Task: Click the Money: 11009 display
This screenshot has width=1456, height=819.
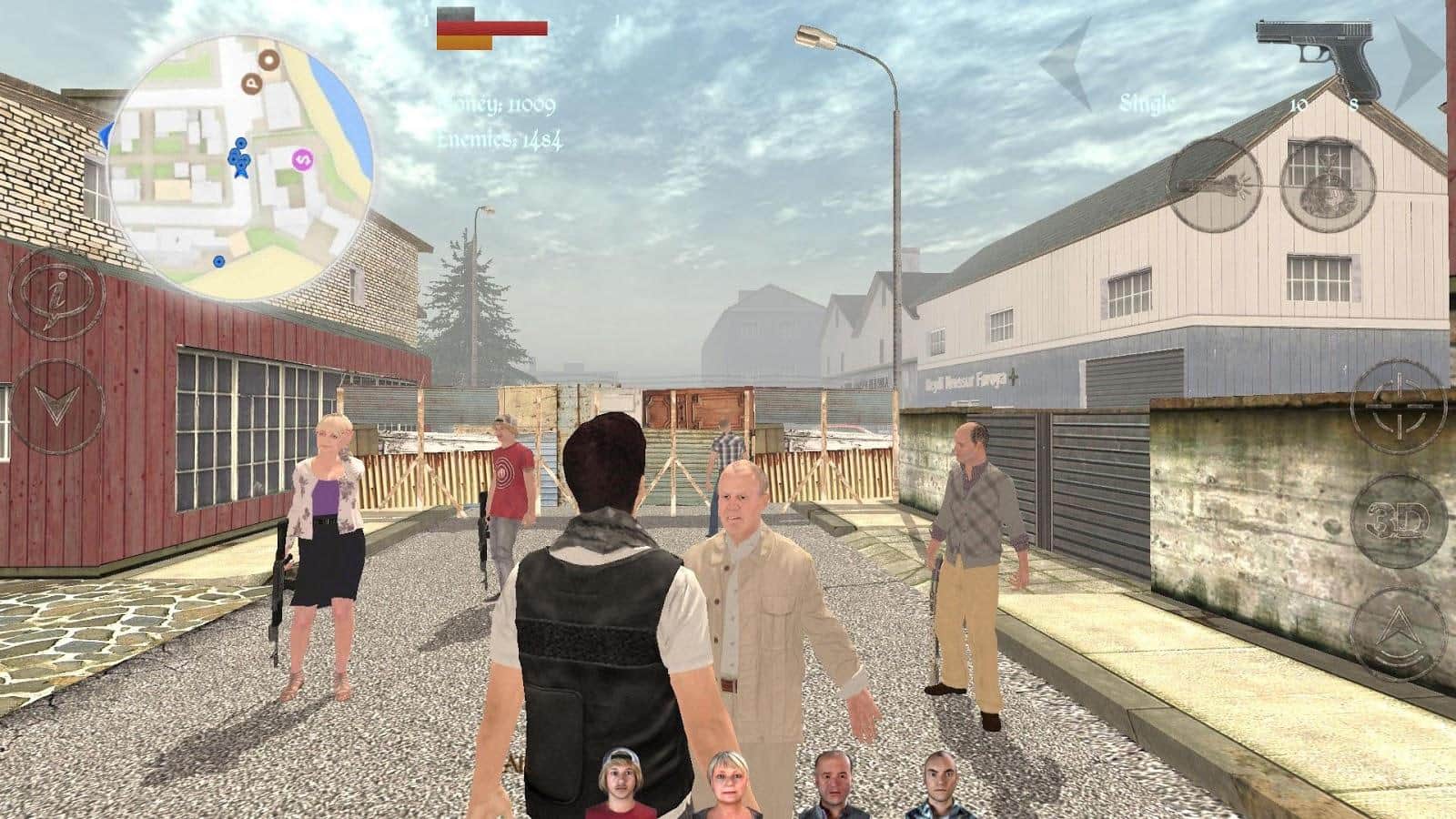Action: (x=499, y=105)
